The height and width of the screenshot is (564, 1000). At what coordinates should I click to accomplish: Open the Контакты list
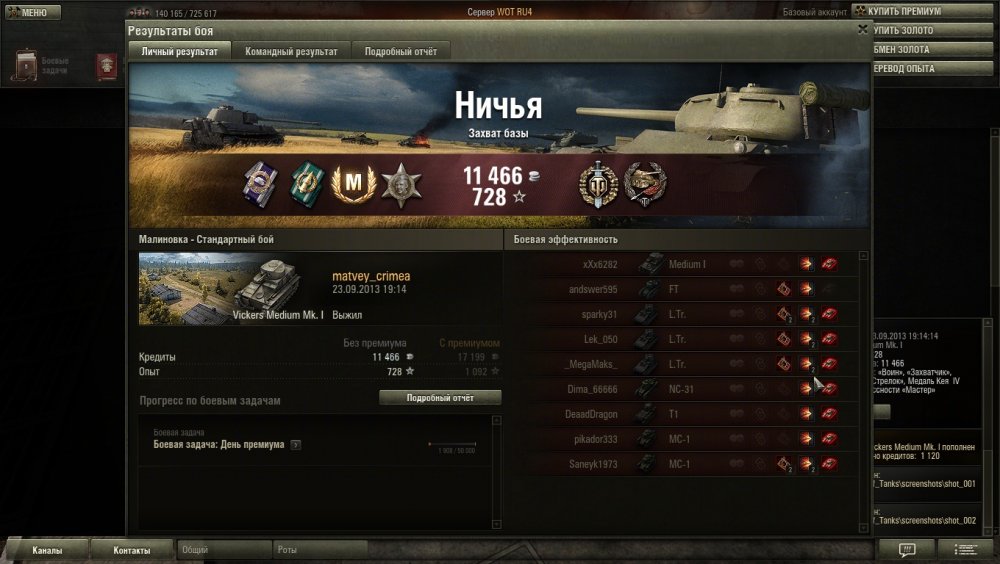(132, 550)
